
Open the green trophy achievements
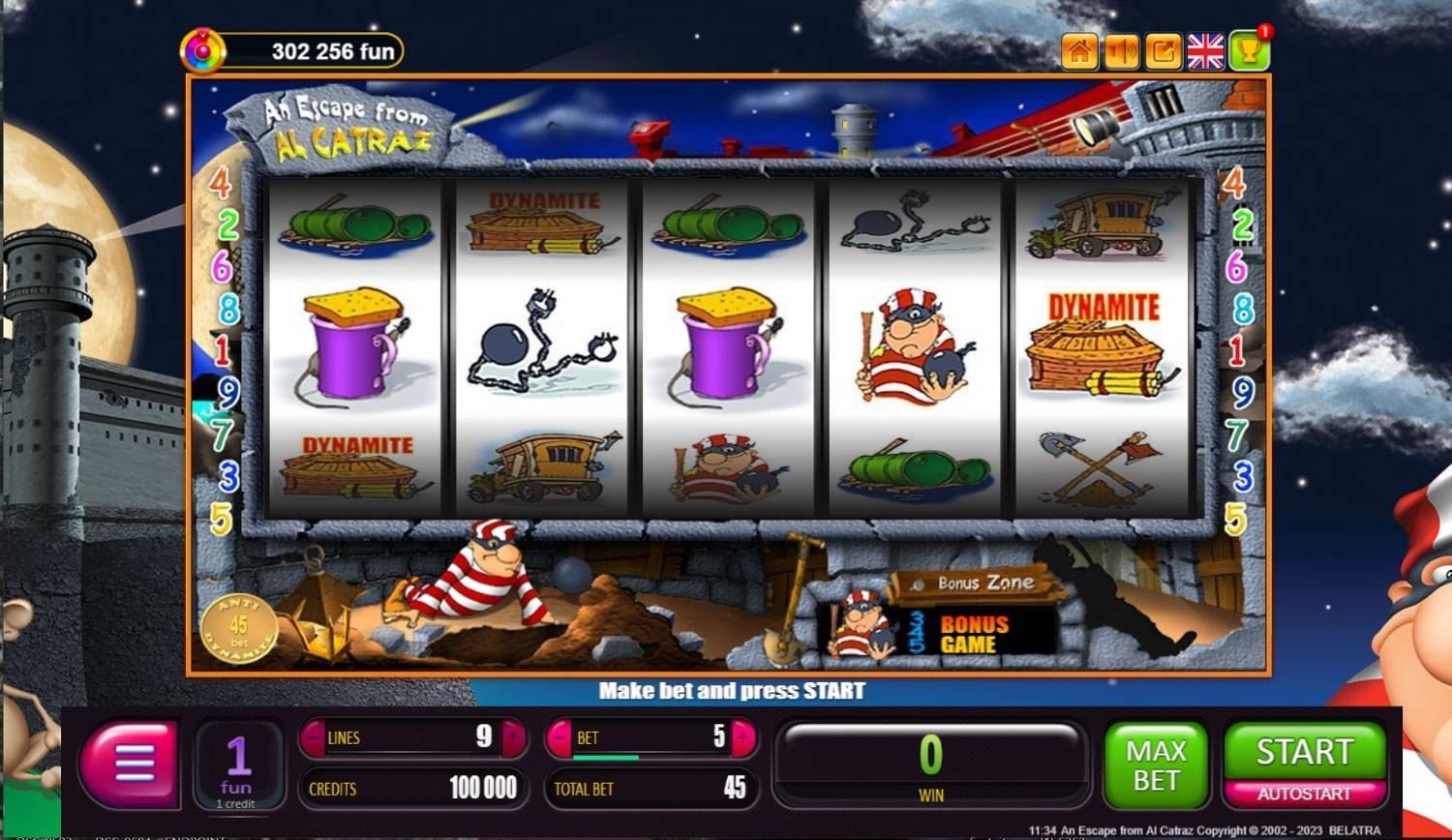1249,52
